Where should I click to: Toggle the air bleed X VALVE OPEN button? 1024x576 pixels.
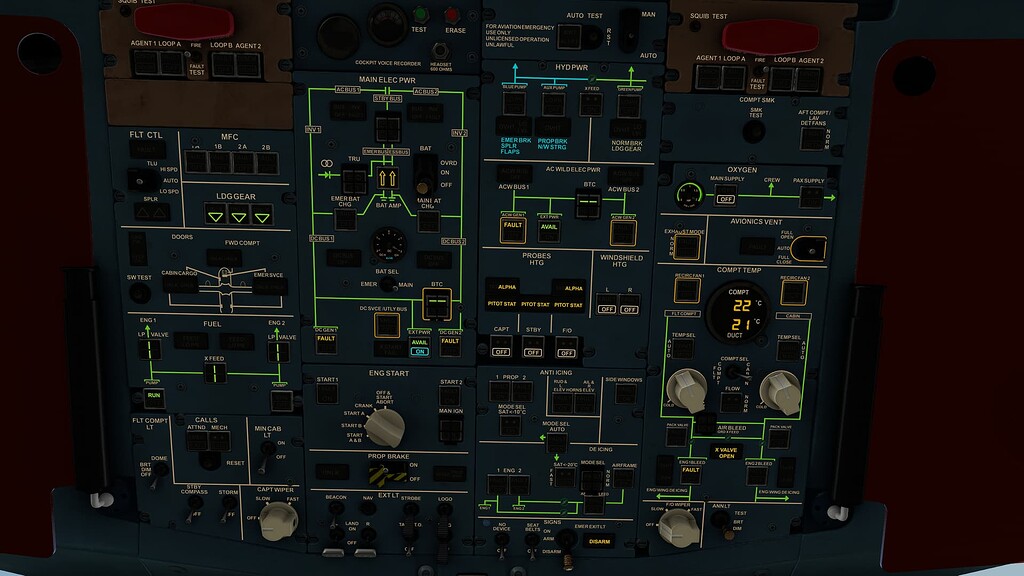(x=725, y=452)
